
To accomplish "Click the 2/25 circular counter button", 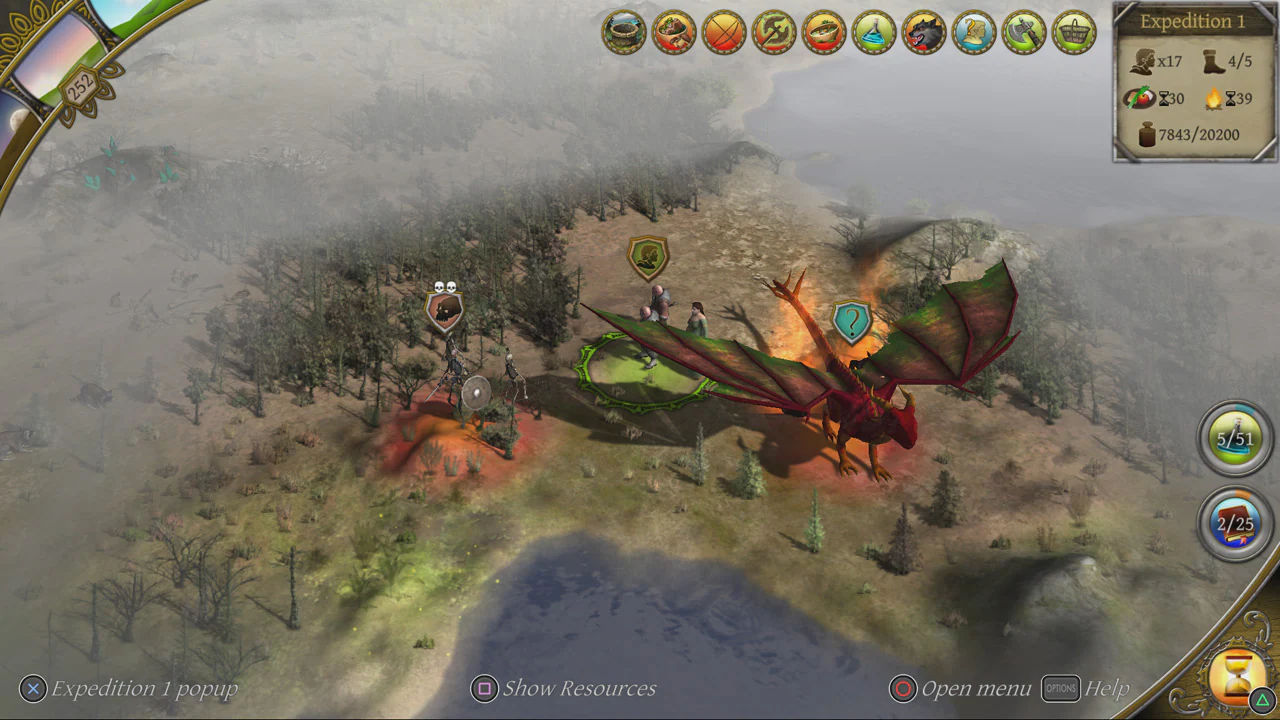I will [x=1234, y=522].
